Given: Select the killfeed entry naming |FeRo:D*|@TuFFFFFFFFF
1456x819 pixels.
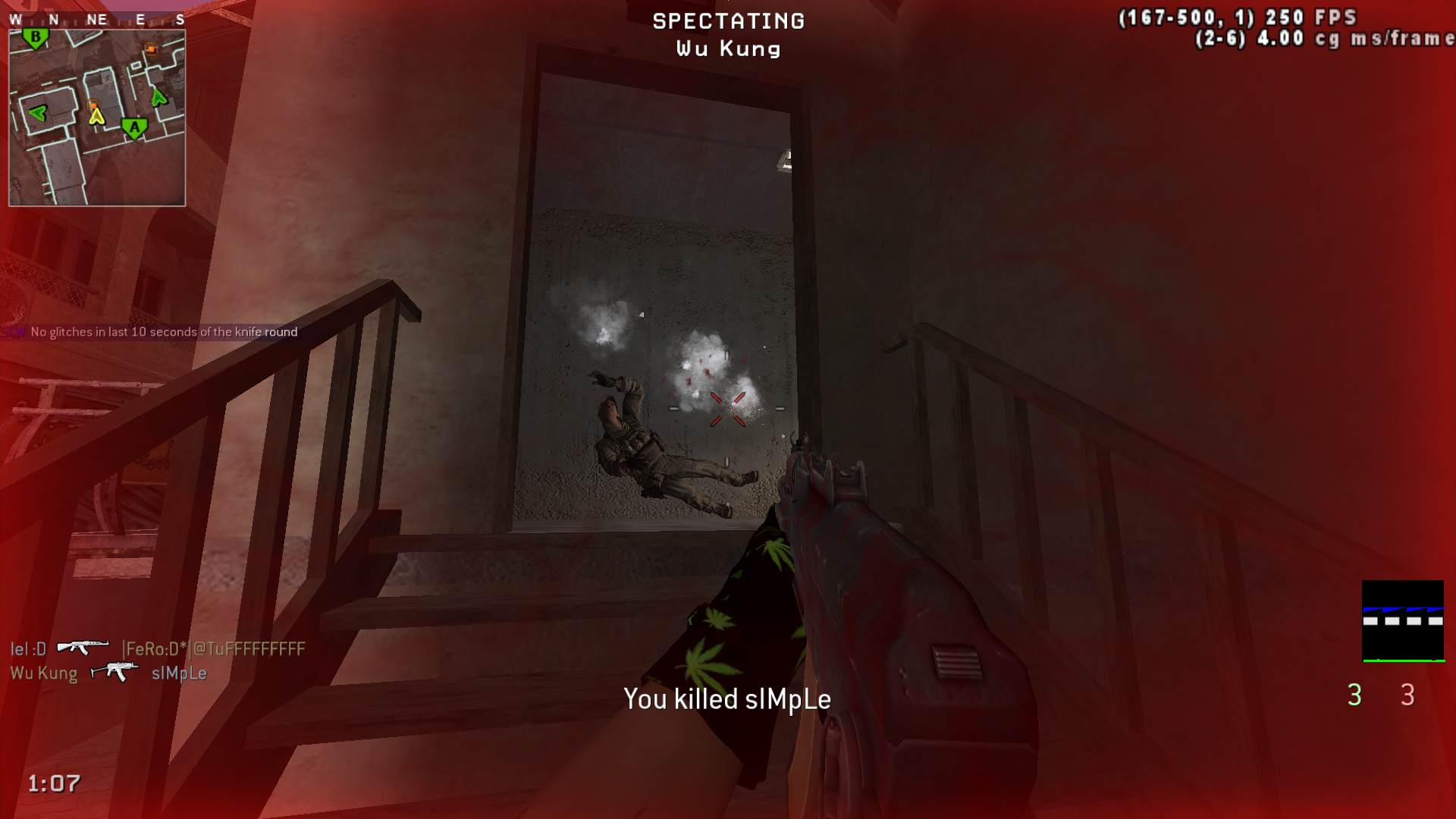Looking at the screenshot, I should (x=215, y=649).
